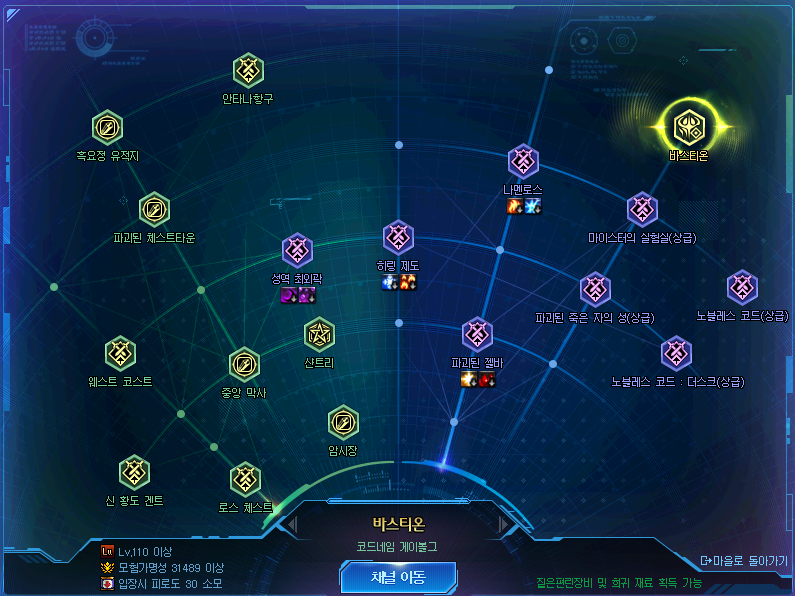The image size is (795, 596).
Task: Open the 파괴된 체스트타운 node
Action: coord(154,210)
